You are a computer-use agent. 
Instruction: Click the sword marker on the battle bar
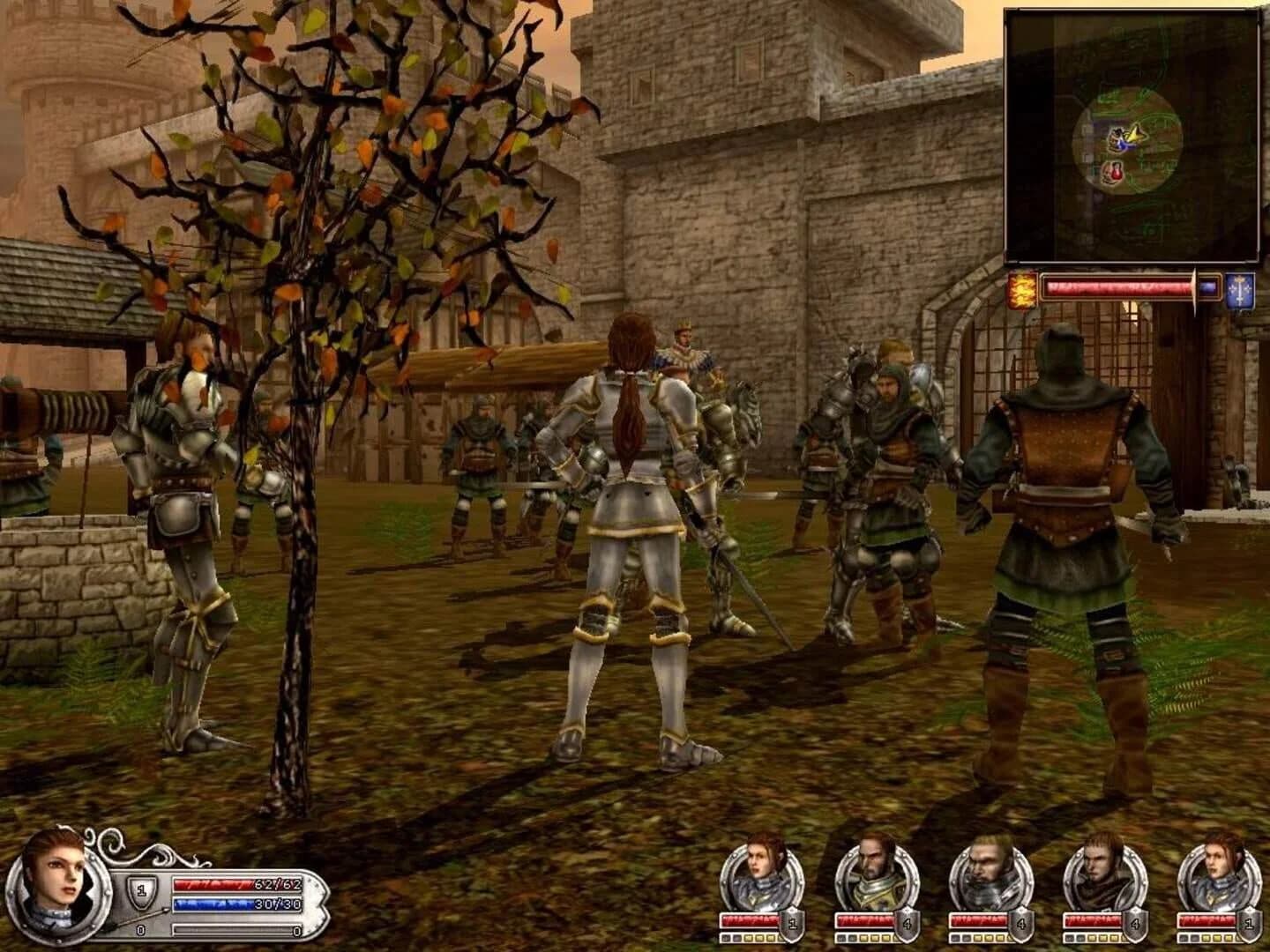(1195, 287)
